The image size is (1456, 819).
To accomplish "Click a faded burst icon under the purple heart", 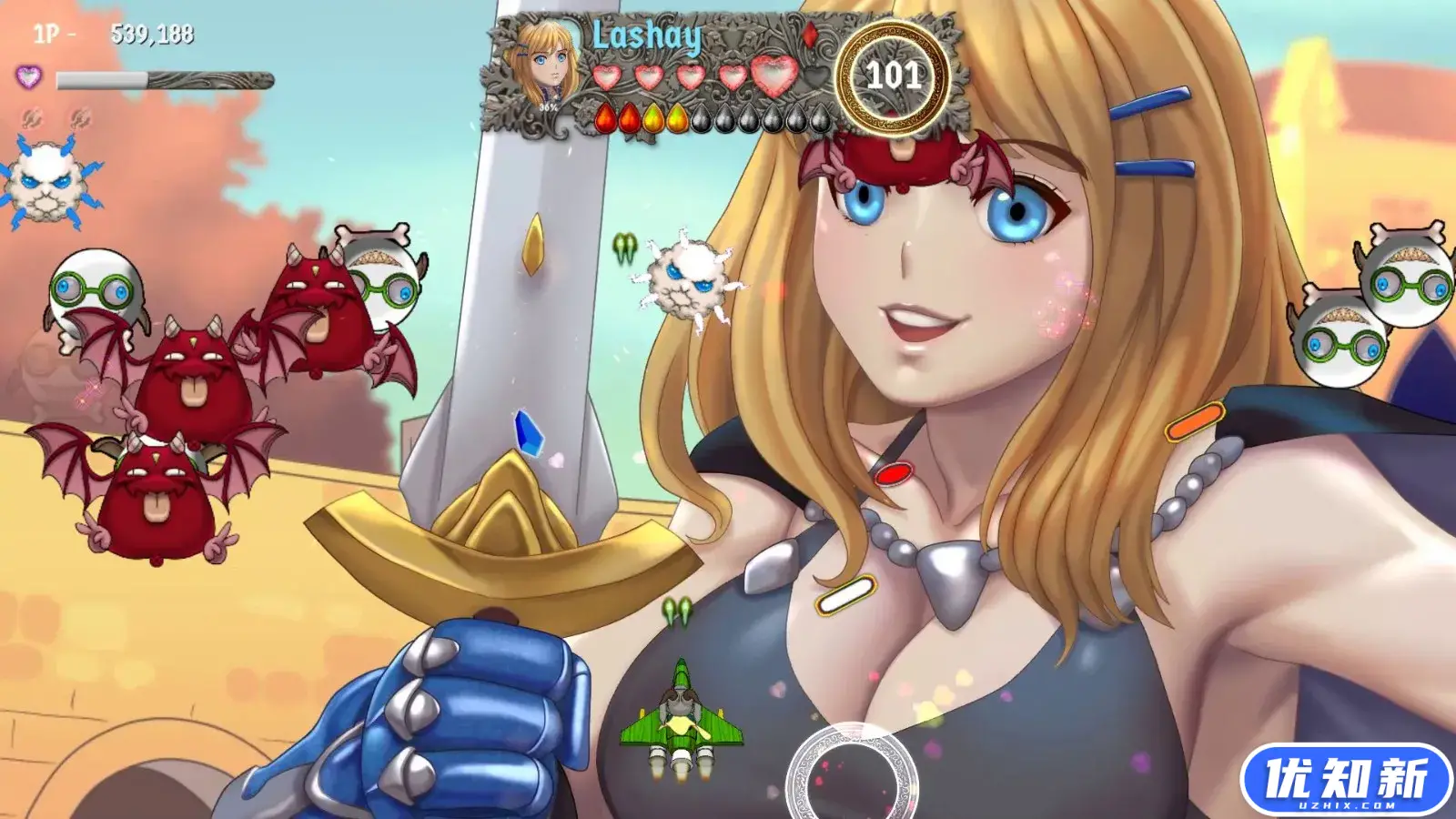I will click(32, 118).
